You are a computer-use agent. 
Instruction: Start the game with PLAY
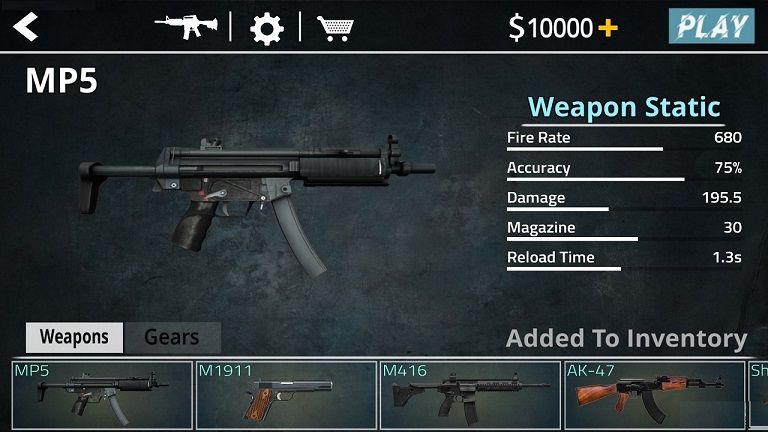pyautogui.click(x=711, y=26)
